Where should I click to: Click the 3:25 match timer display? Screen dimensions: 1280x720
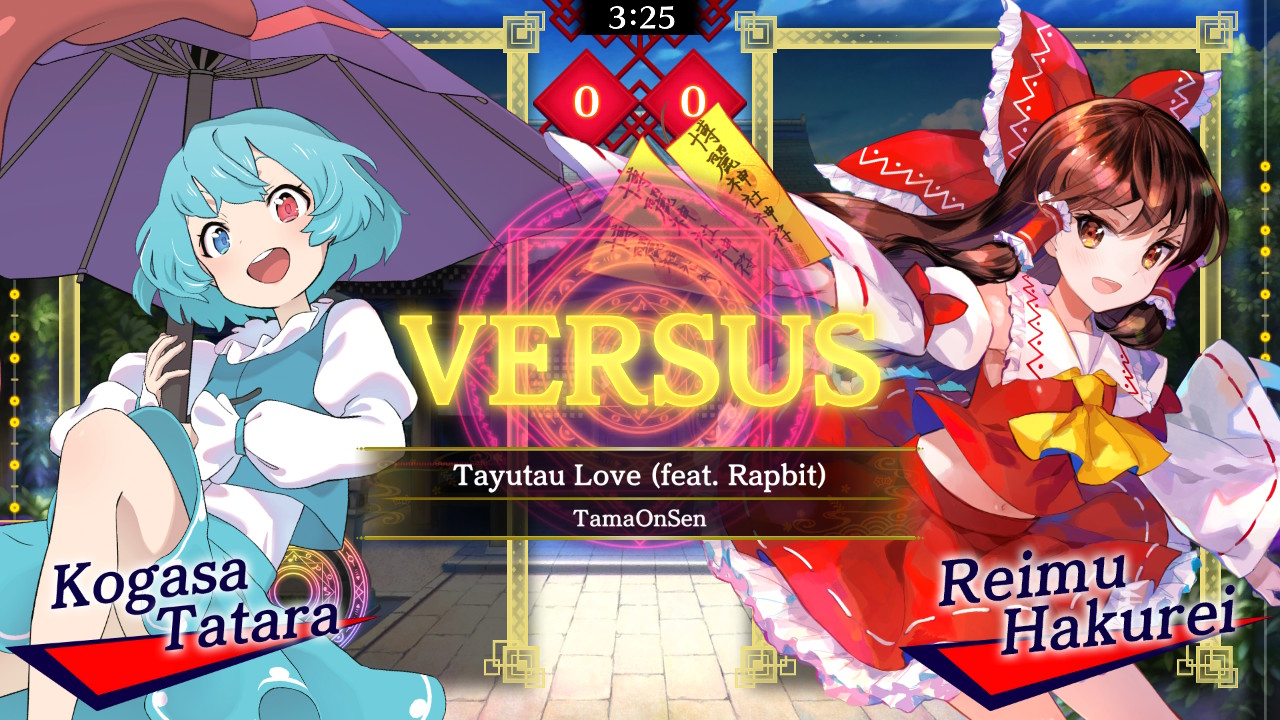point(640,16)
